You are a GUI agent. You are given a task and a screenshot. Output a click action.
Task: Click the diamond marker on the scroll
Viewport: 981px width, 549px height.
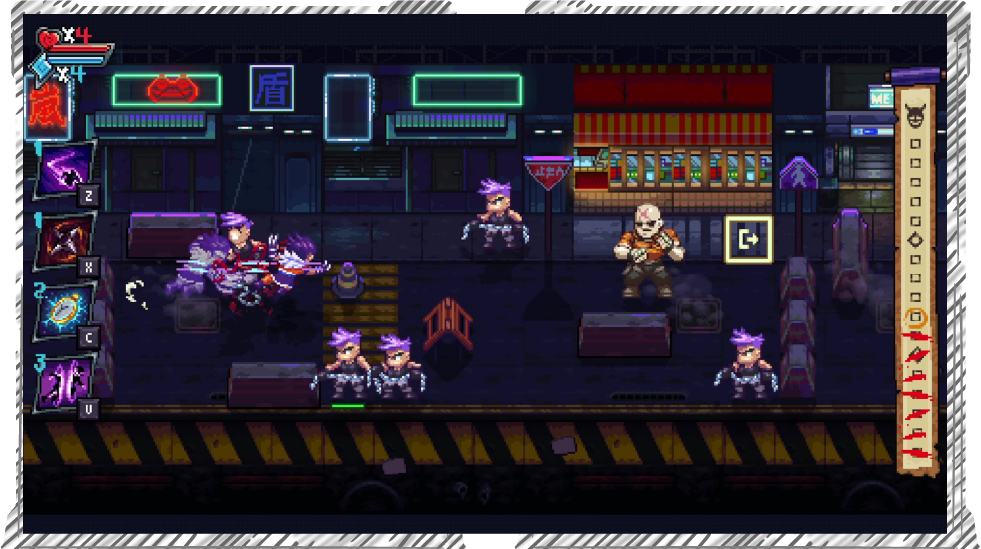tap(914, 240)
